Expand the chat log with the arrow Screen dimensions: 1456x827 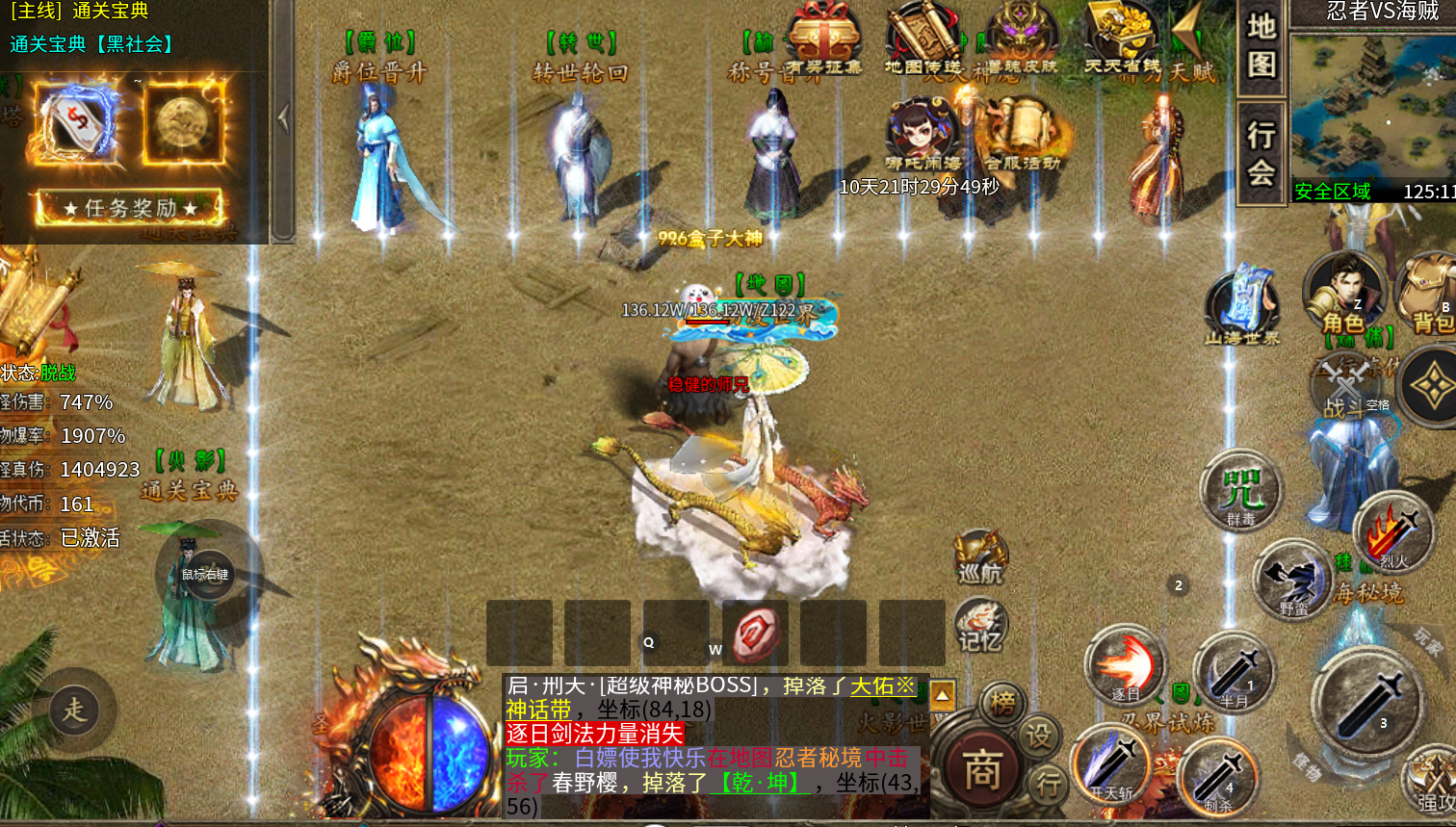943,694
